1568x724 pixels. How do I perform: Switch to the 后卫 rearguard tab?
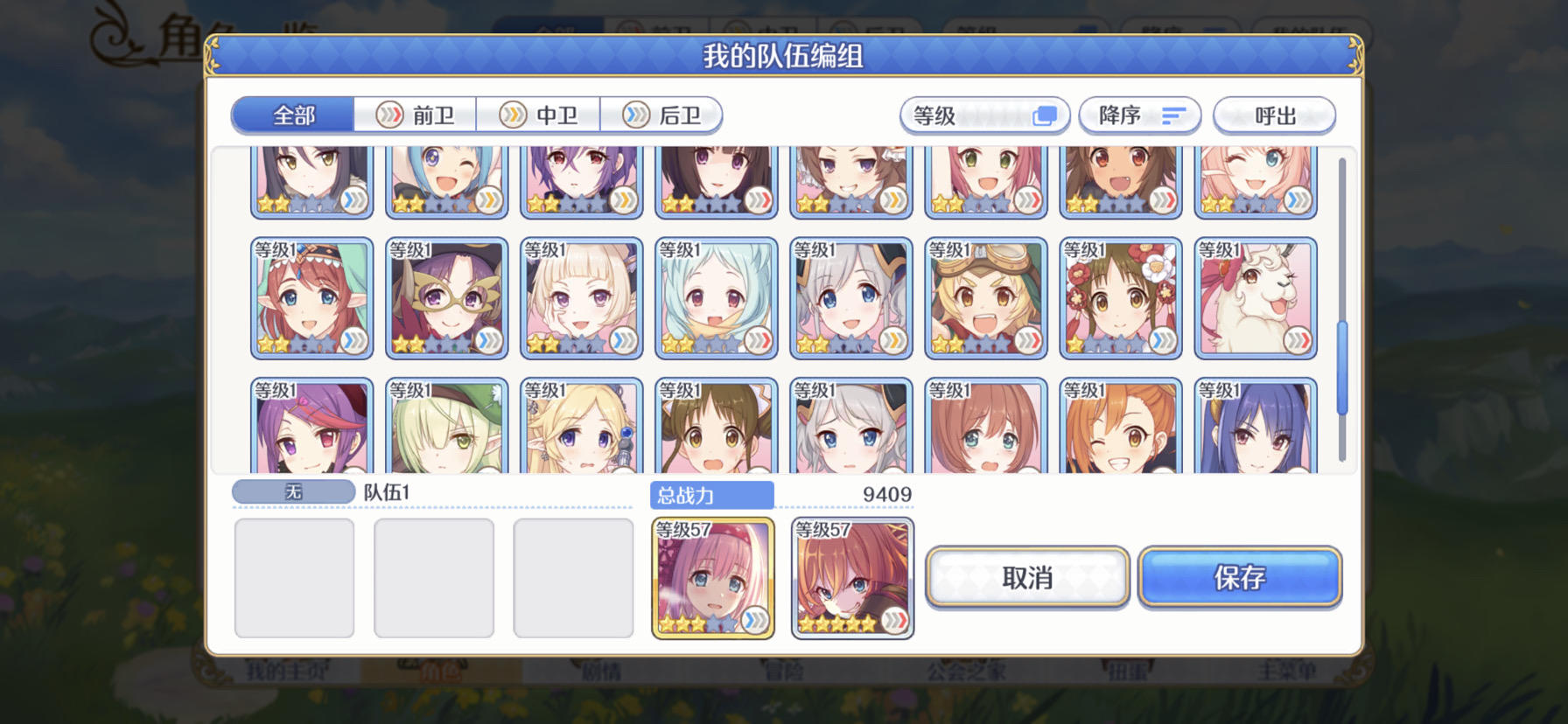coord(662,115)
